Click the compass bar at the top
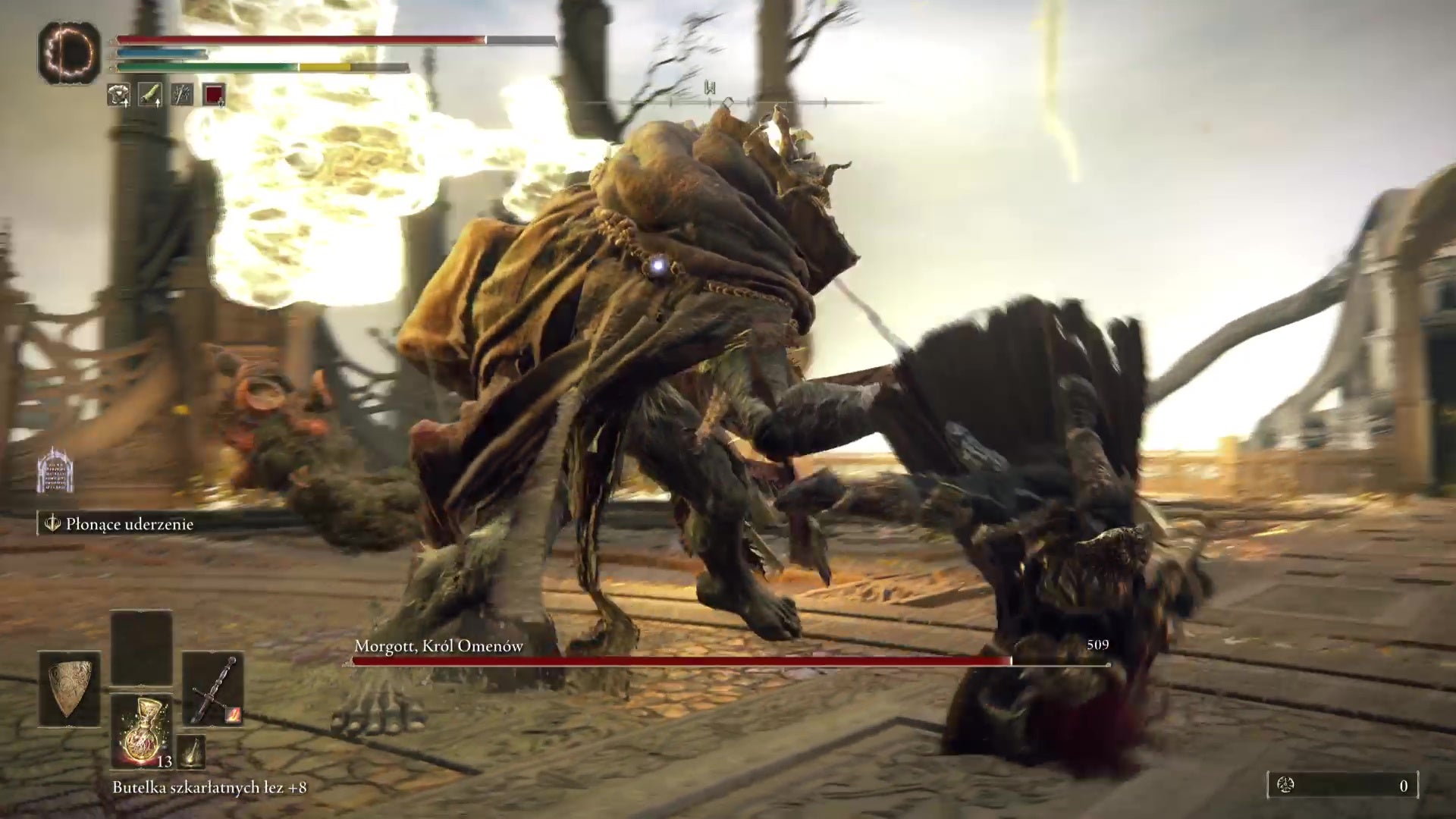The image size is (1456, 819). click(728, 101)
